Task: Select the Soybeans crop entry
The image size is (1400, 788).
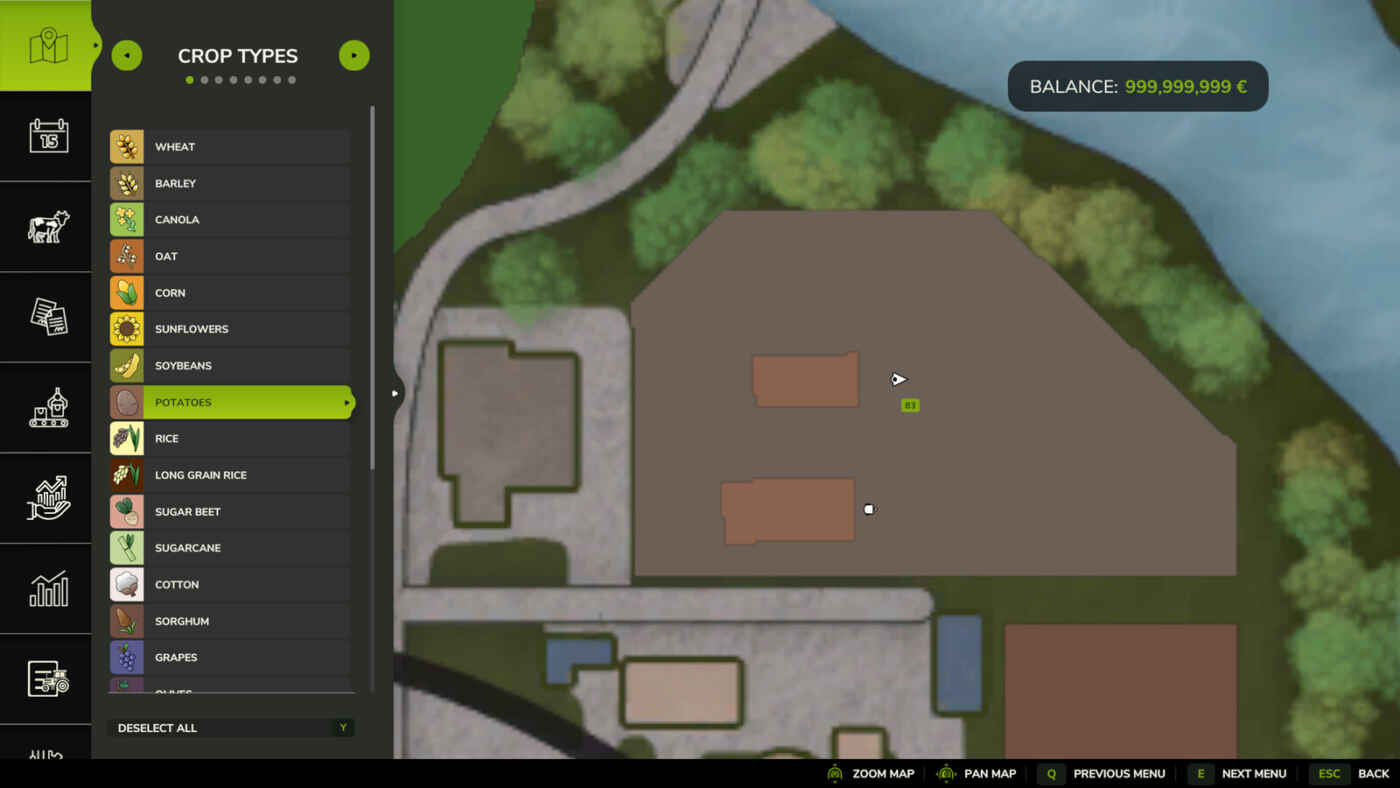Action: [x=230, y=366]
